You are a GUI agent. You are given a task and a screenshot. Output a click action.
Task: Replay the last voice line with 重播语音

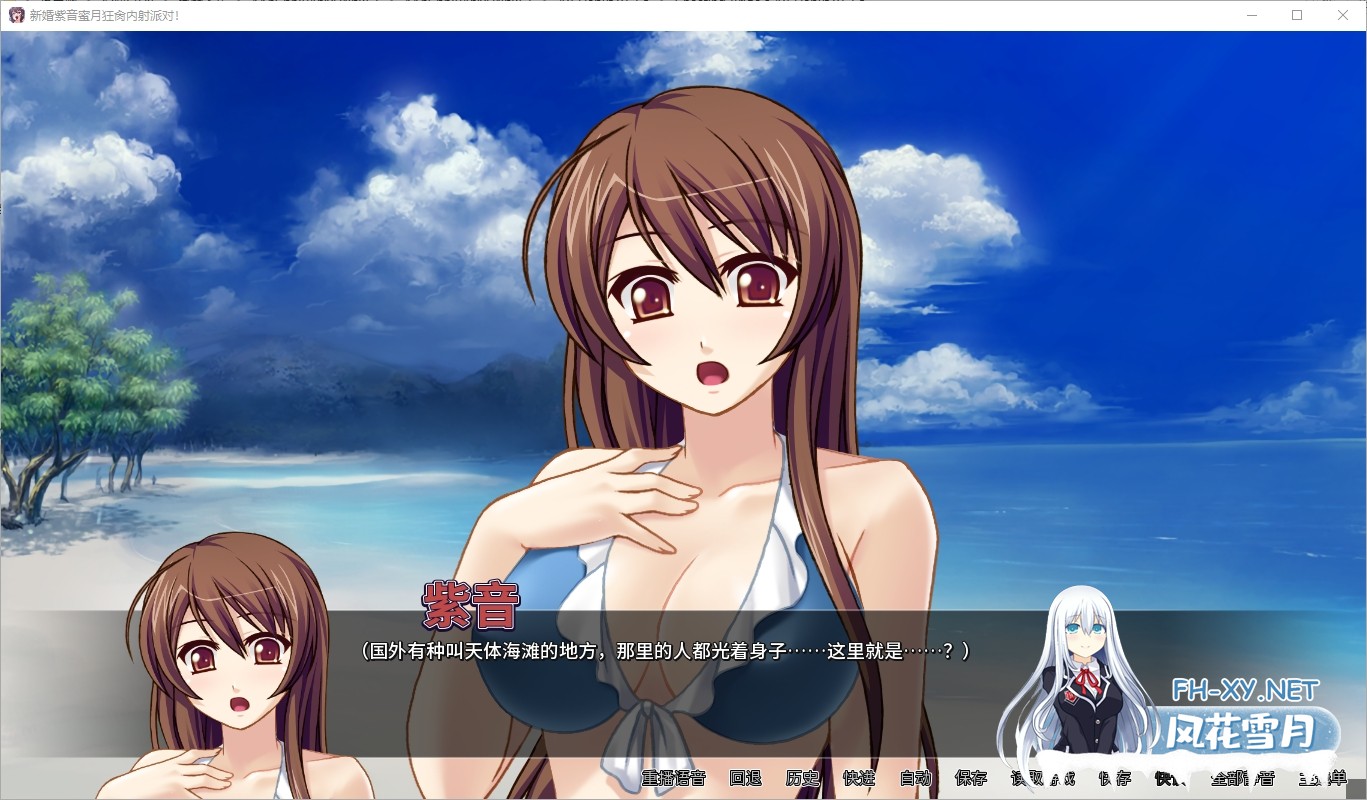(675, 778)
